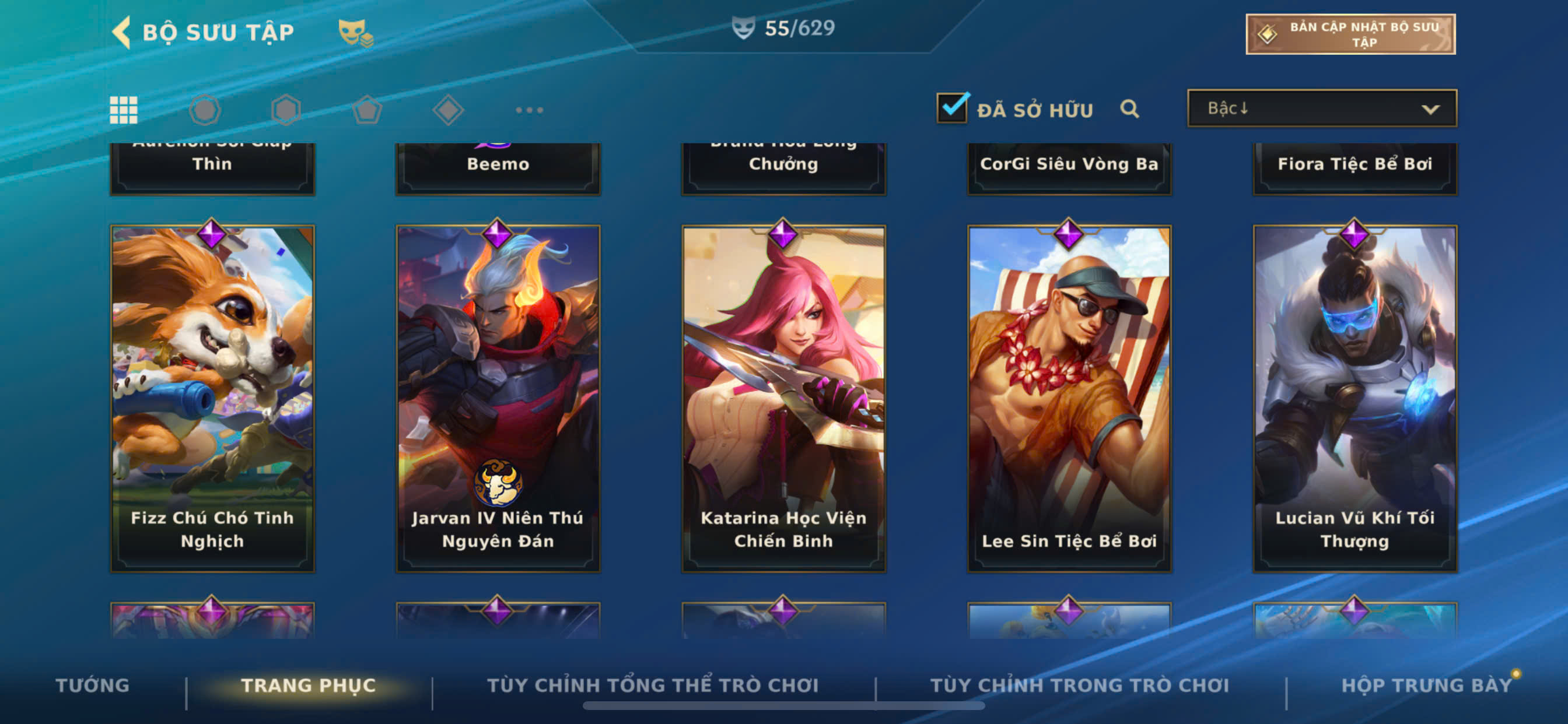Open Tùy Chỉnh Trong Trò Chơi tab
Viewport: 1568px width, 724px height.
click(1079, 685)
